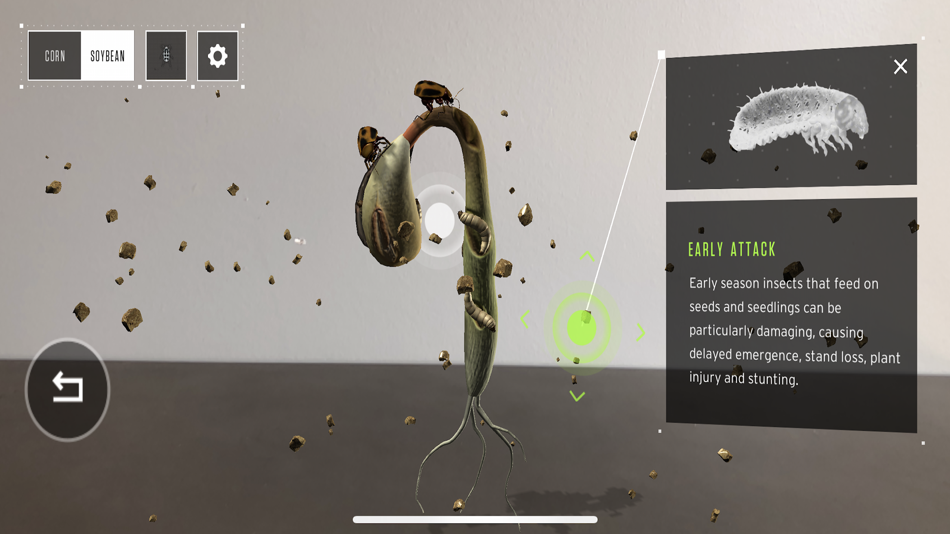Open the gear settings menu
Image resolution: width=950 pixels, height=534 pixels.
pyautogui.click(x=217, y=56)
